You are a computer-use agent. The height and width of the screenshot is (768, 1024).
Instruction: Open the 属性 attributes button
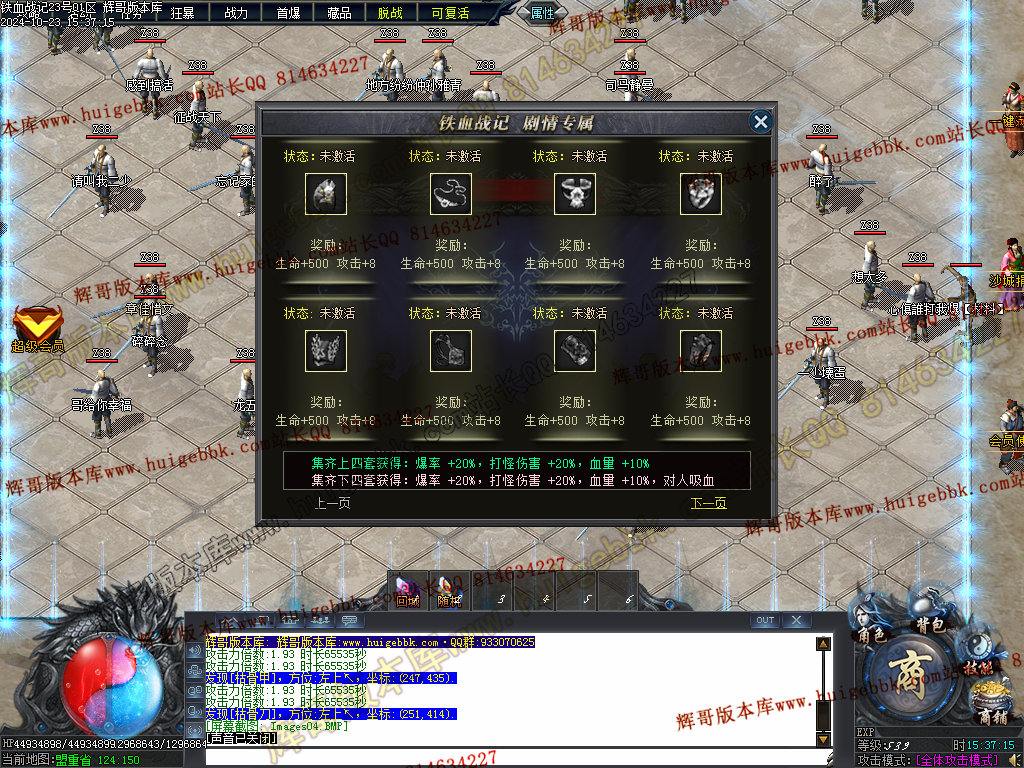pyautogui.click(x=542, y=13)
